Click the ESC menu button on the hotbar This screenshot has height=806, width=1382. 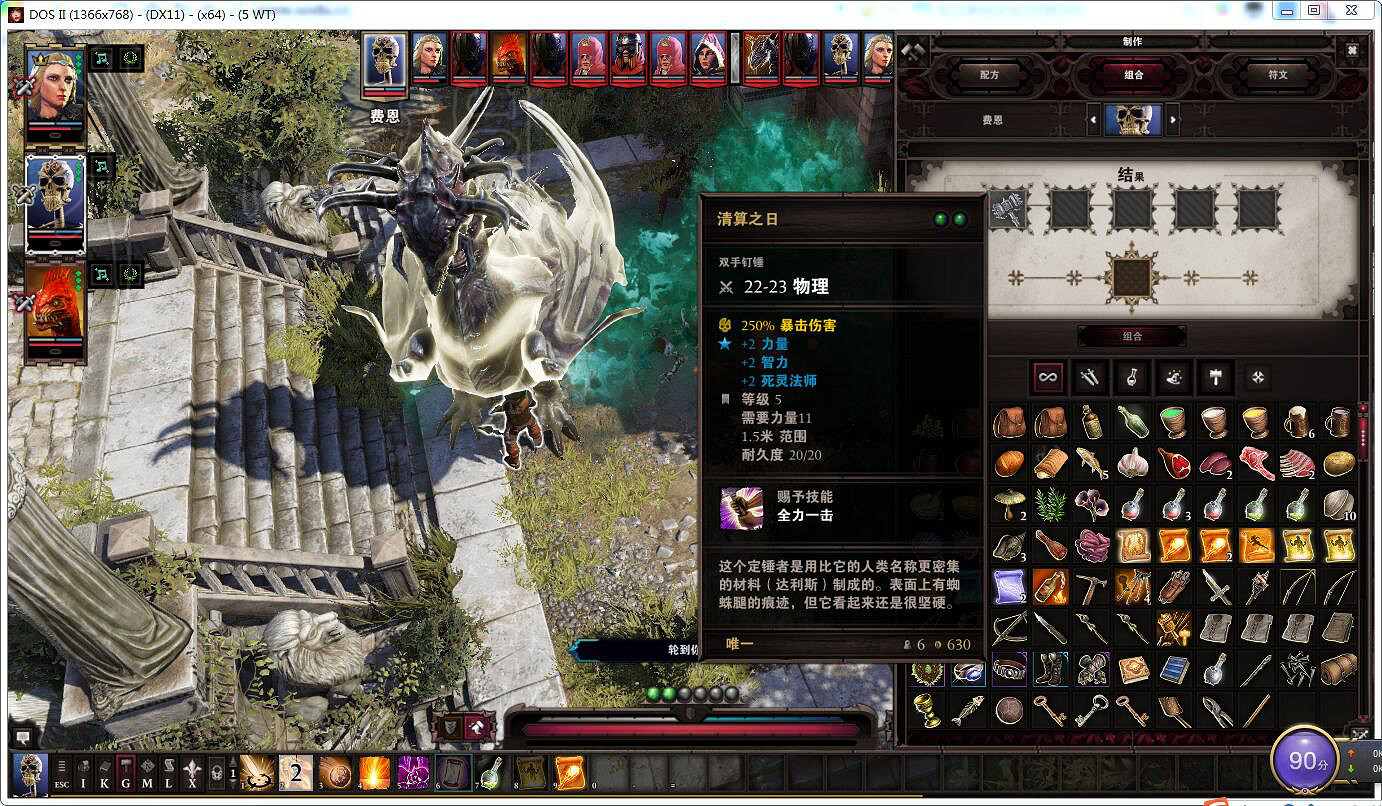[61, 772]
